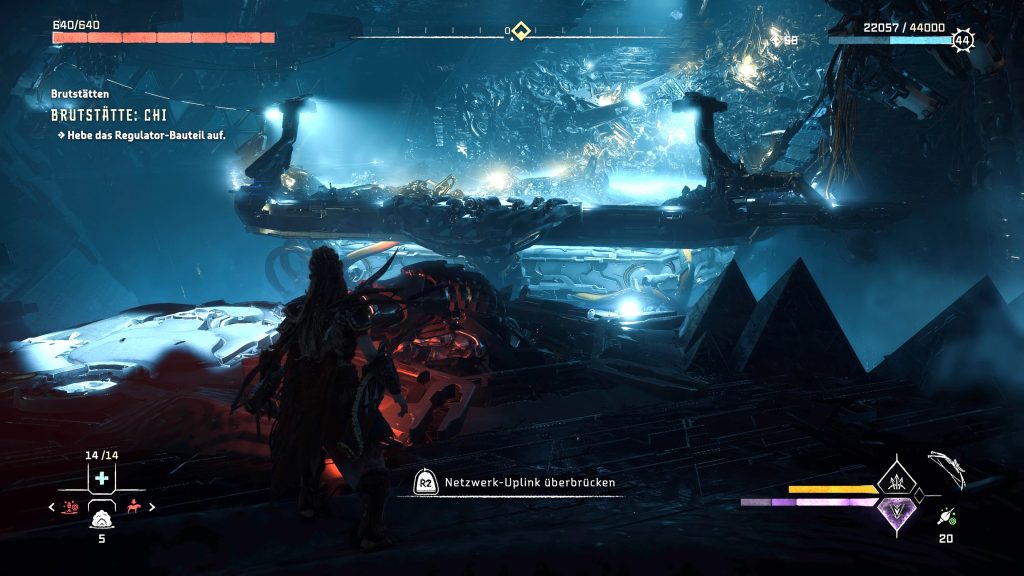Cycle tools with the right arrow
Viewport: 1024px width, 576px height.
[151, 507]
